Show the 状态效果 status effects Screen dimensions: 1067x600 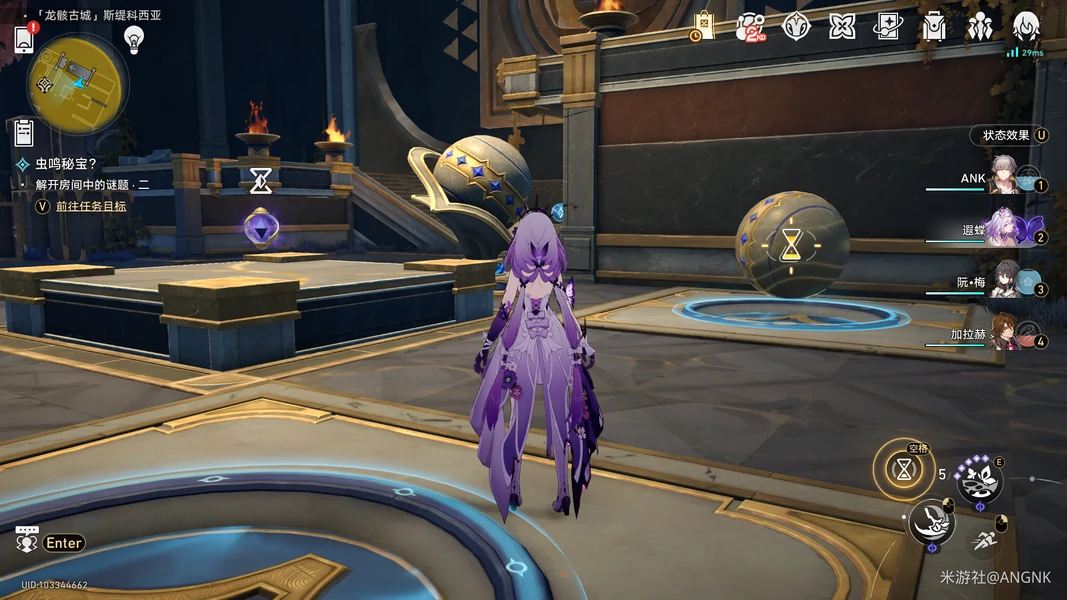[1010, 135]
